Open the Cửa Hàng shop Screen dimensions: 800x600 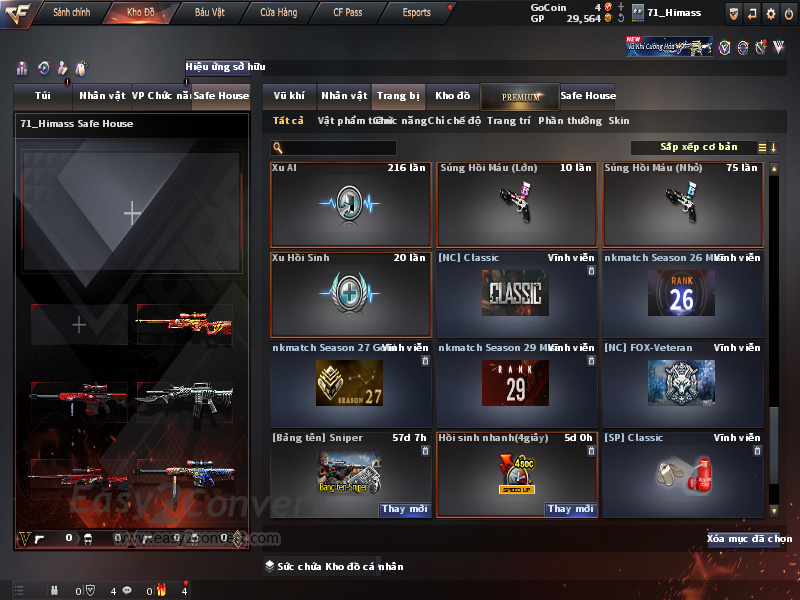click(x=279, y=13)
